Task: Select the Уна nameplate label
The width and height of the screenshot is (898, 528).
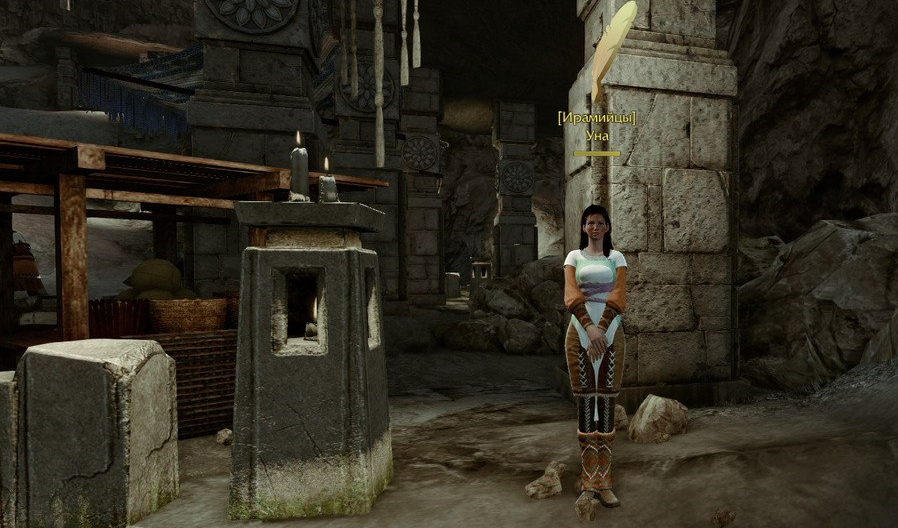Action: [597, 135]
